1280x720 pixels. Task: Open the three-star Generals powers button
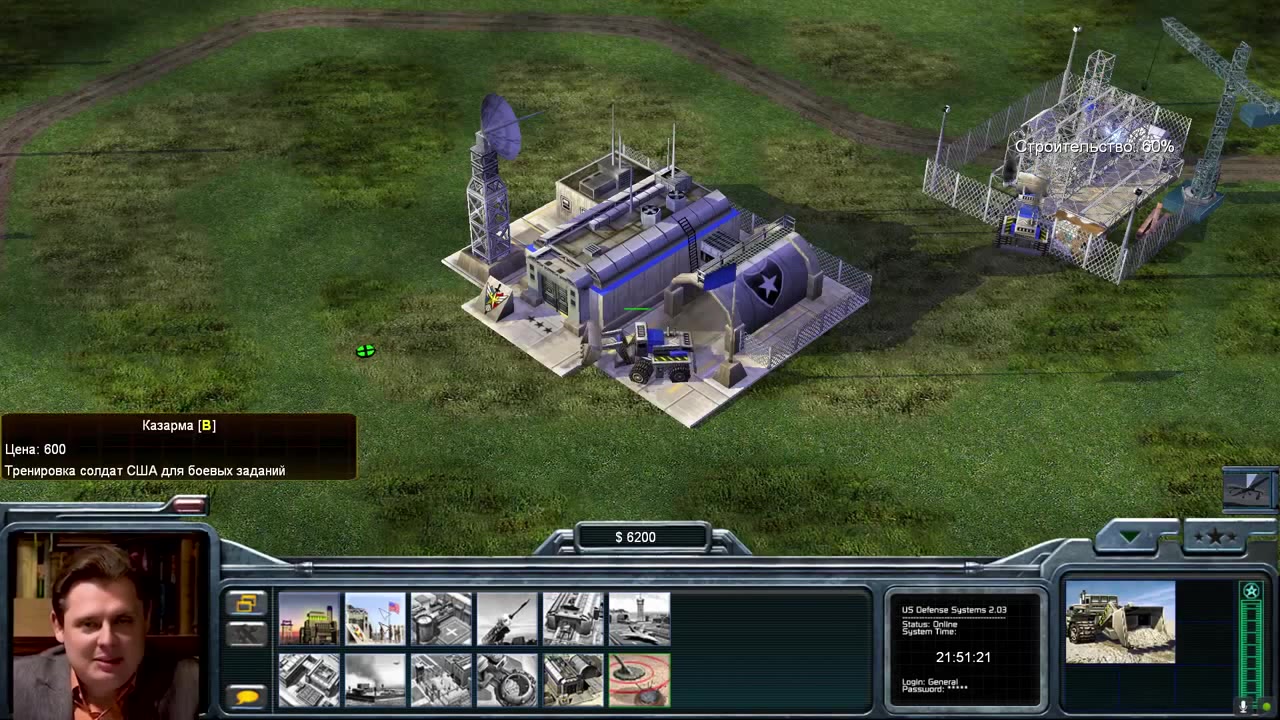1215,537
